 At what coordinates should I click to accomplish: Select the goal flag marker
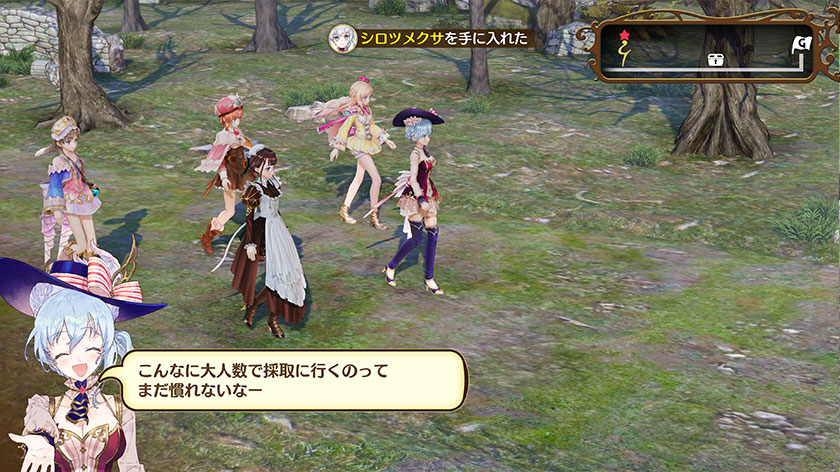(x=802, y=44)
